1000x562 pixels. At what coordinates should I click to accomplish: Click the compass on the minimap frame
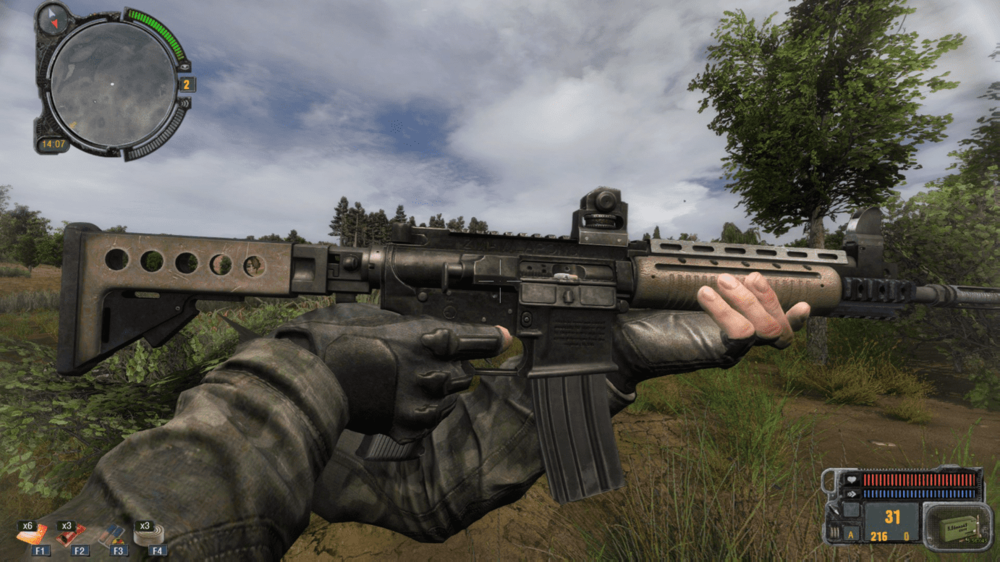[53, 19]
